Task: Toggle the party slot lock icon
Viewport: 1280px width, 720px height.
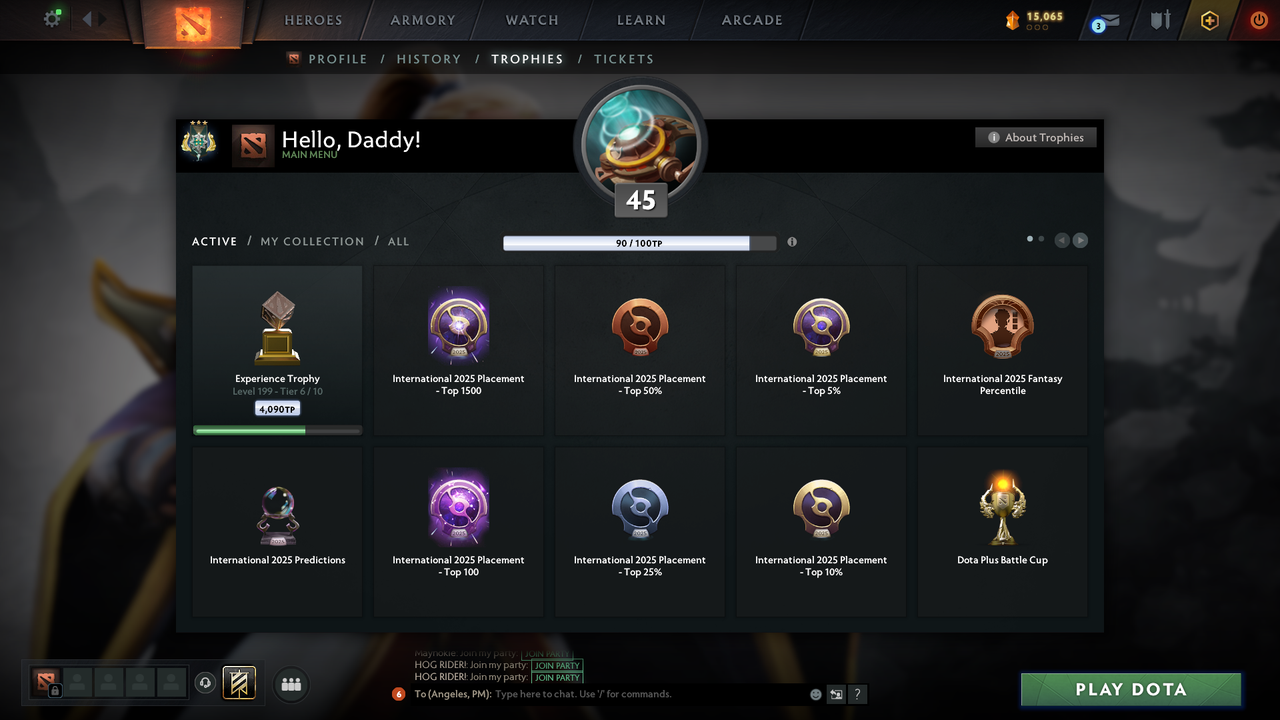Action: coord(53,691)
